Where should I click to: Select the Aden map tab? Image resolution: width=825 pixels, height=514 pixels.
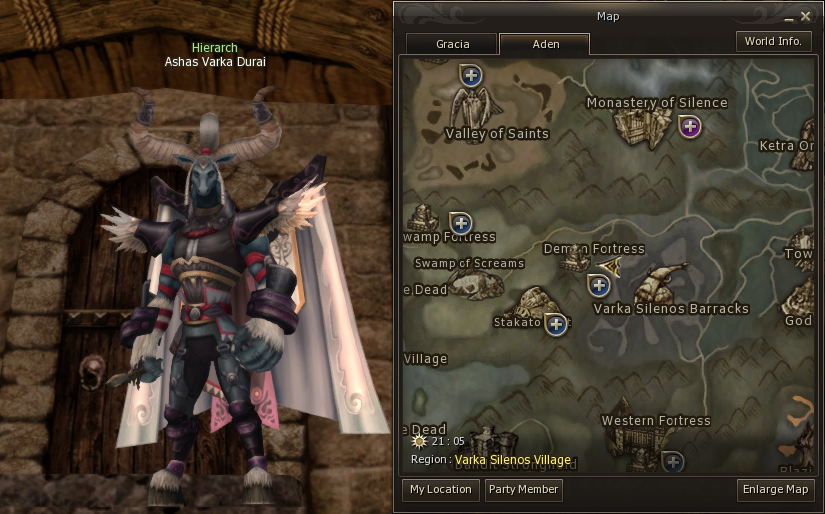[545, 44]
